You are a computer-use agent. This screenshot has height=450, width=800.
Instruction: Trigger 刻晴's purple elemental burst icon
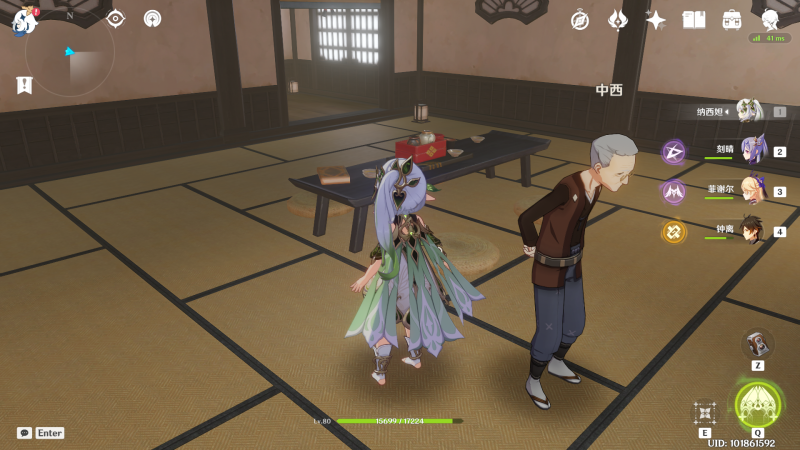674,152
